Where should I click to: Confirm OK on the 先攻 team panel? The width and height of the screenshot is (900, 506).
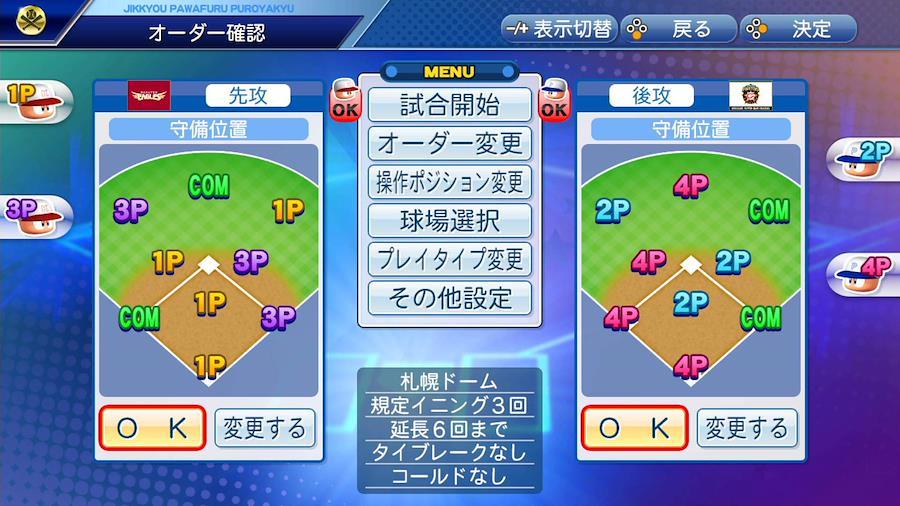coord(152,428)
